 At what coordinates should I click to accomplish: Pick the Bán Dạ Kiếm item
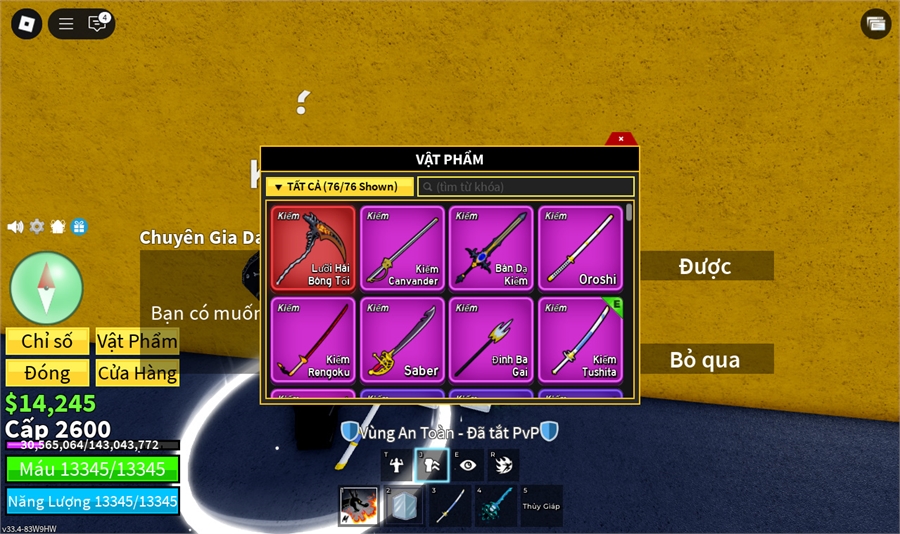tap(491, 248)
